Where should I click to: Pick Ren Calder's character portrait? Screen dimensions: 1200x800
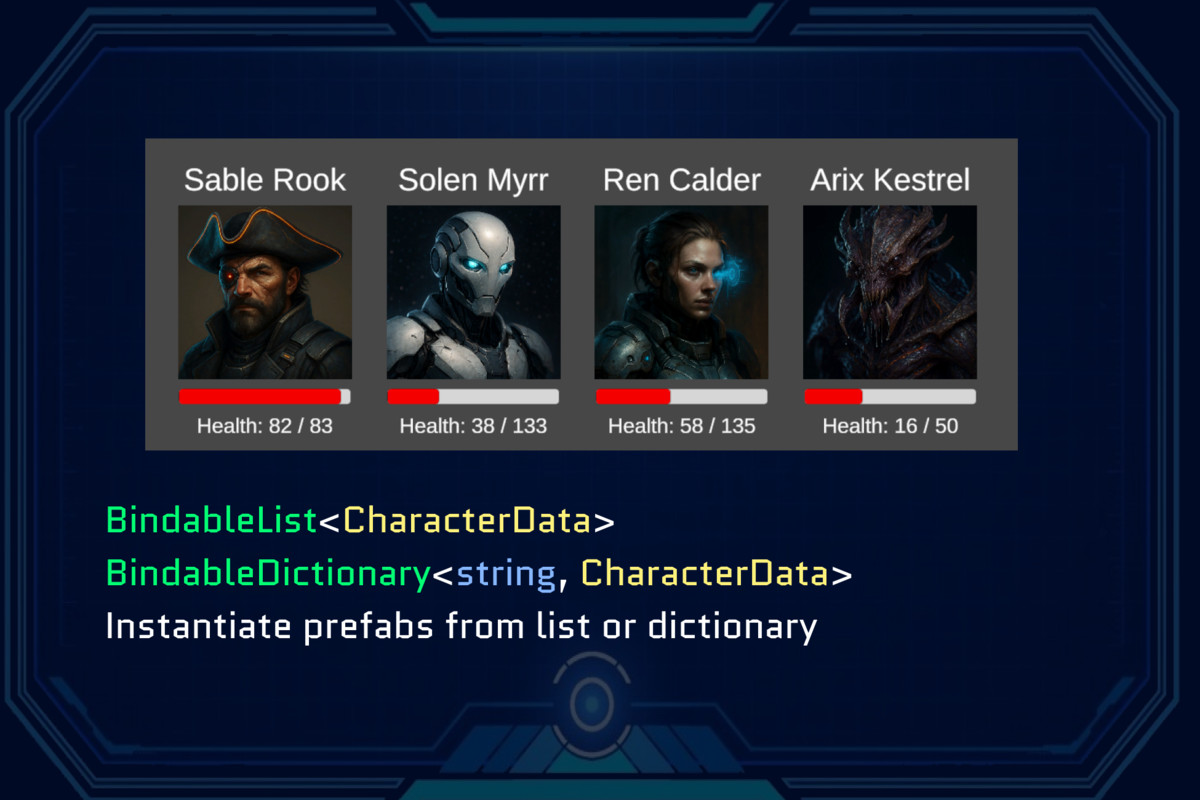coord(681,292)
